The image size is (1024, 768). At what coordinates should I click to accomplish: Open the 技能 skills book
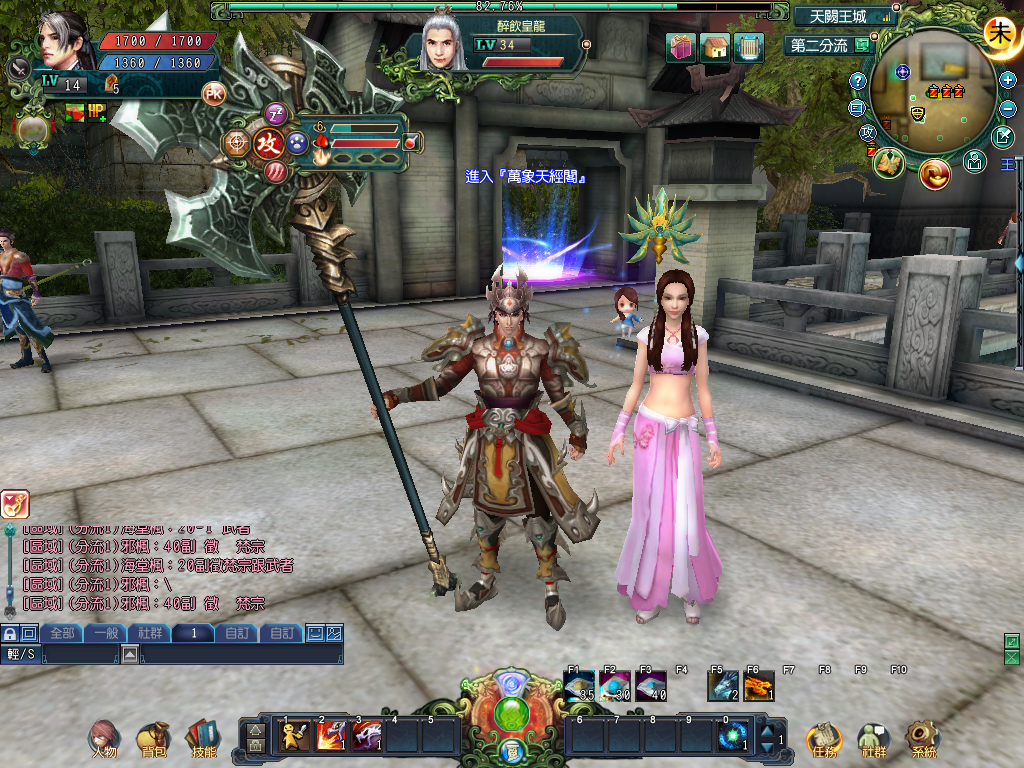click(203, 739)
